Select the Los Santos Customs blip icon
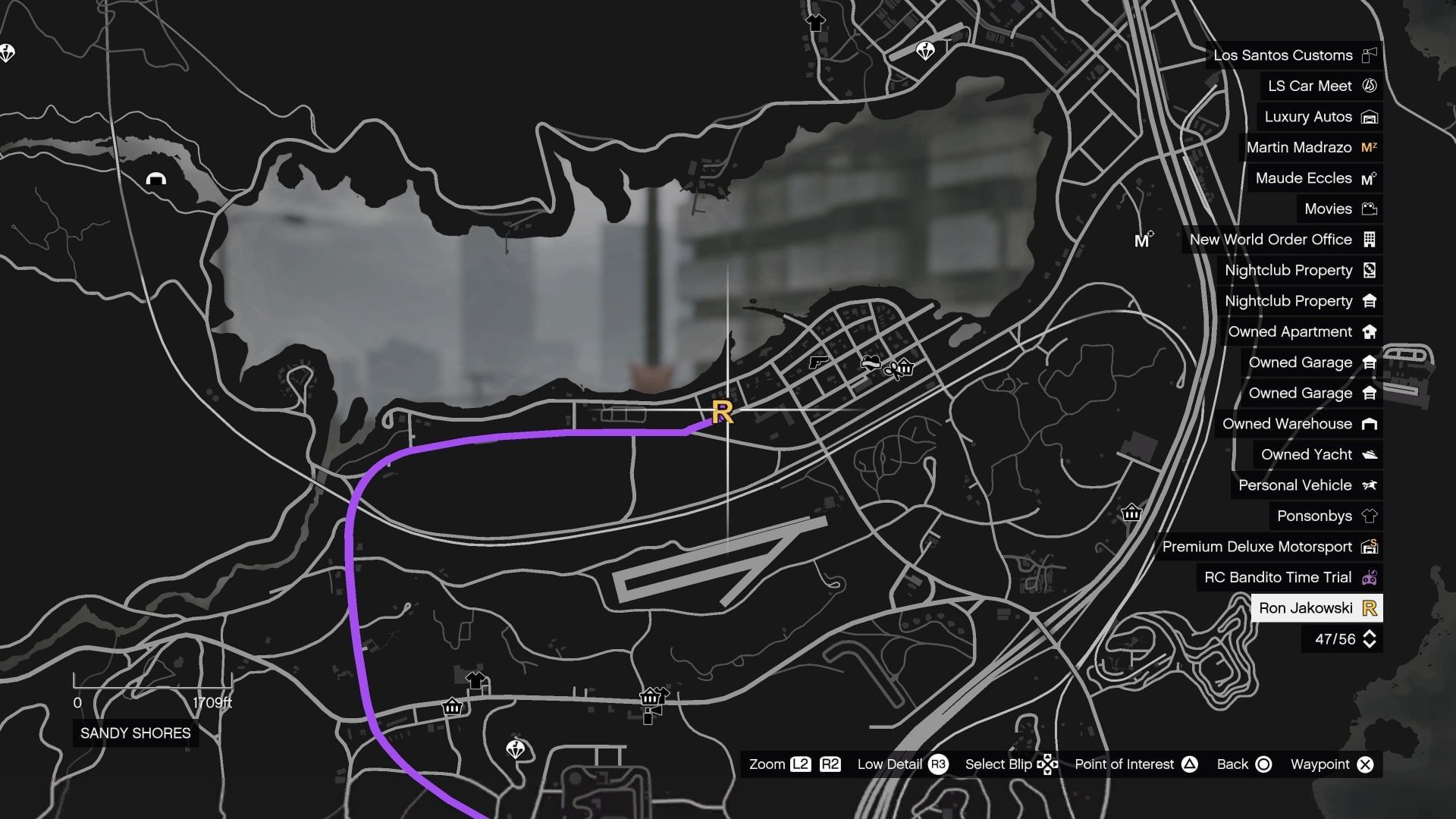Screen dimensions: 1456x819 click(1370, 55)
